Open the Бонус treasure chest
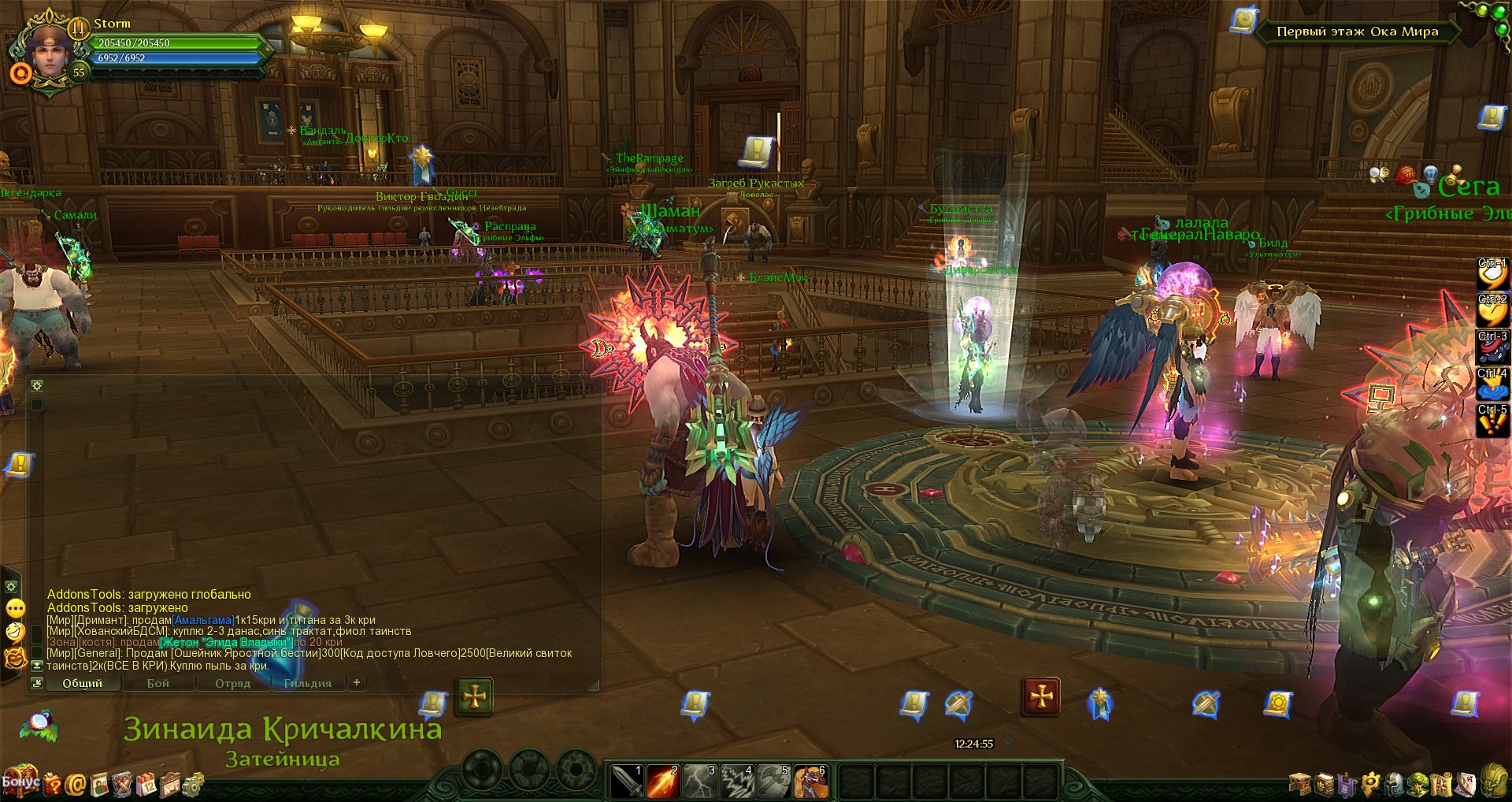The height and width of the screenshot is (802, 1512). pos(19,782)
